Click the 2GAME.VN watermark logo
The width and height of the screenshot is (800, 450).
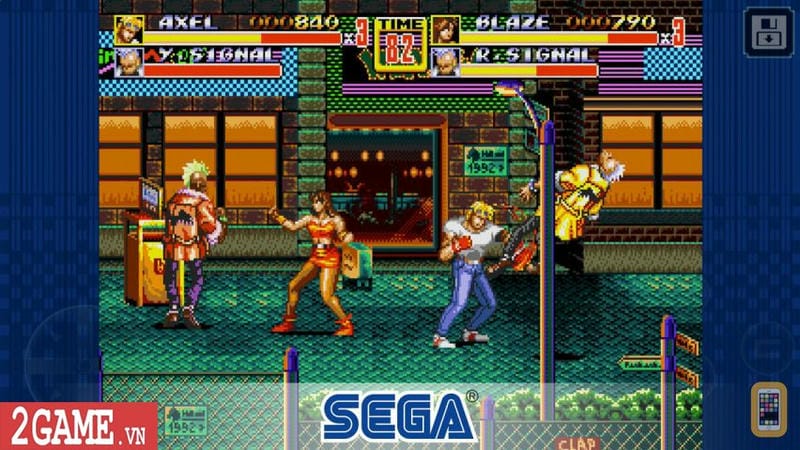[x=78, y=426]
